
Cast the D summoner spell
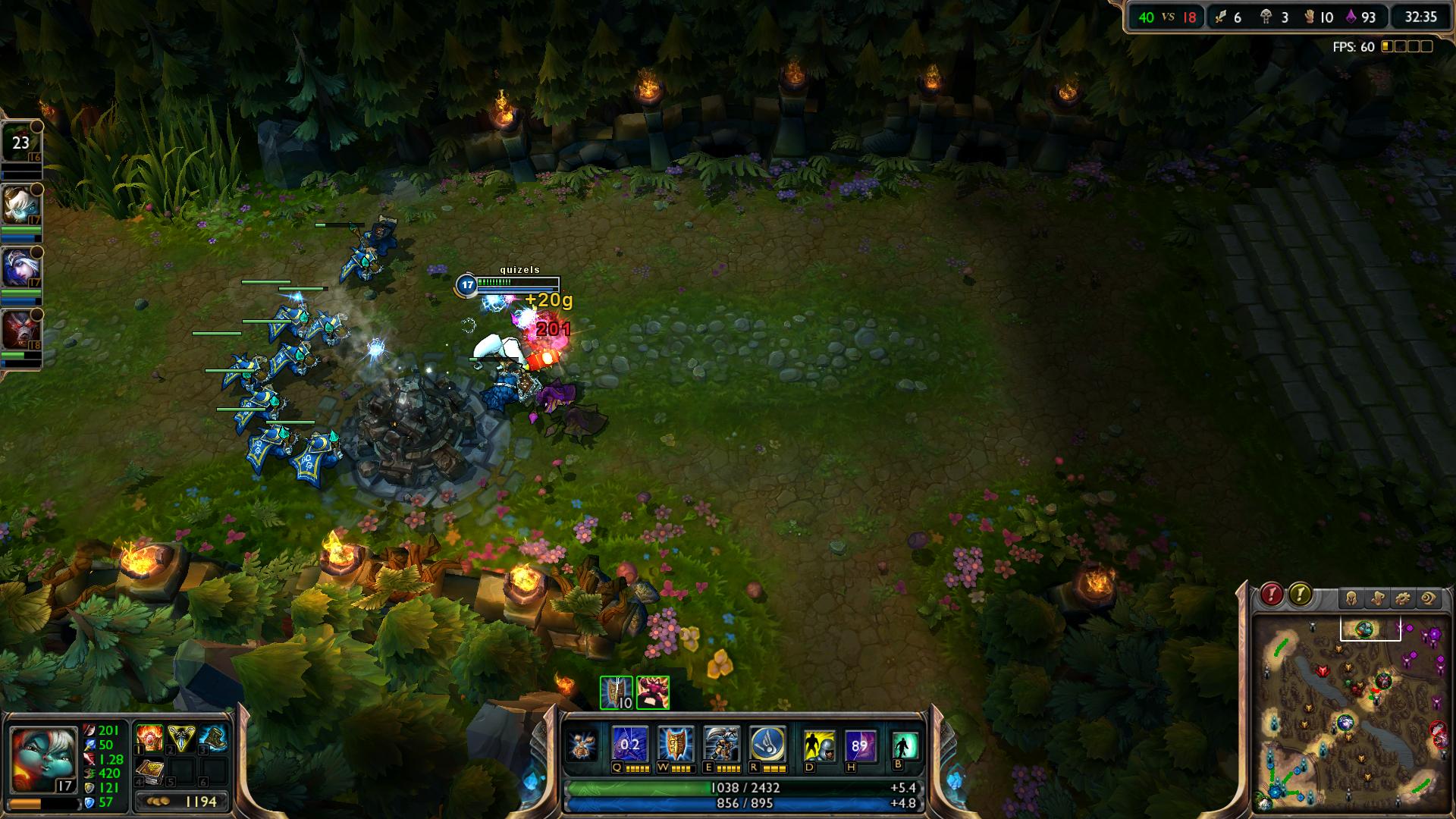(819, 746)
